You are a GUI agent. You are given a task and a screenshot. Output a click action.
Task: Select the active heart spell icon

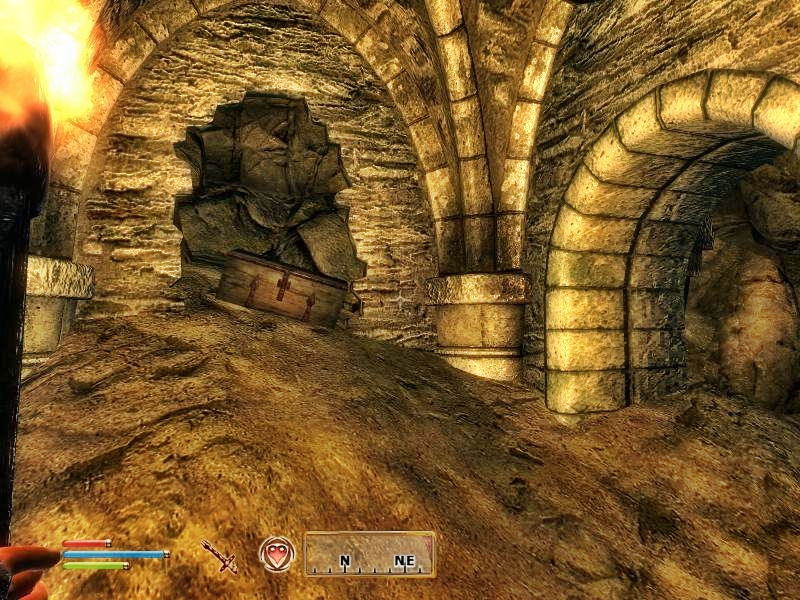276,553
